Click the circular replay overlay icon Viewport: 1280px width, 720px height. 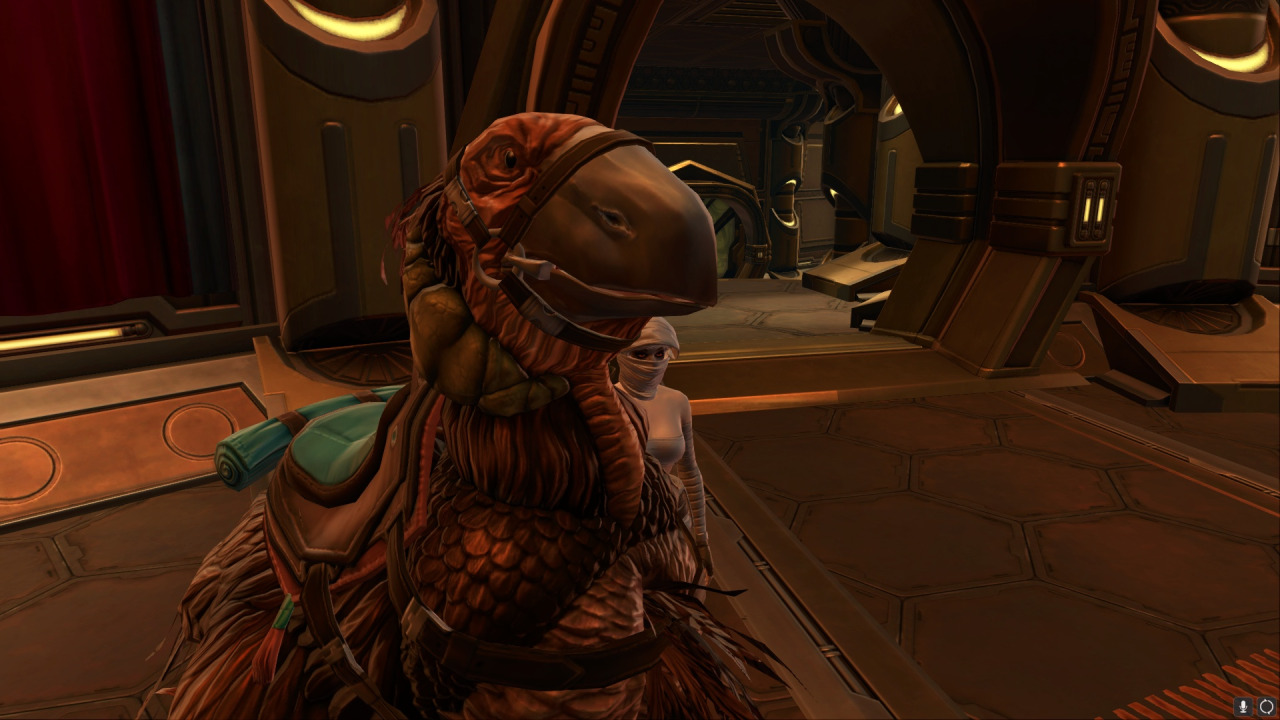(1266, 707)
